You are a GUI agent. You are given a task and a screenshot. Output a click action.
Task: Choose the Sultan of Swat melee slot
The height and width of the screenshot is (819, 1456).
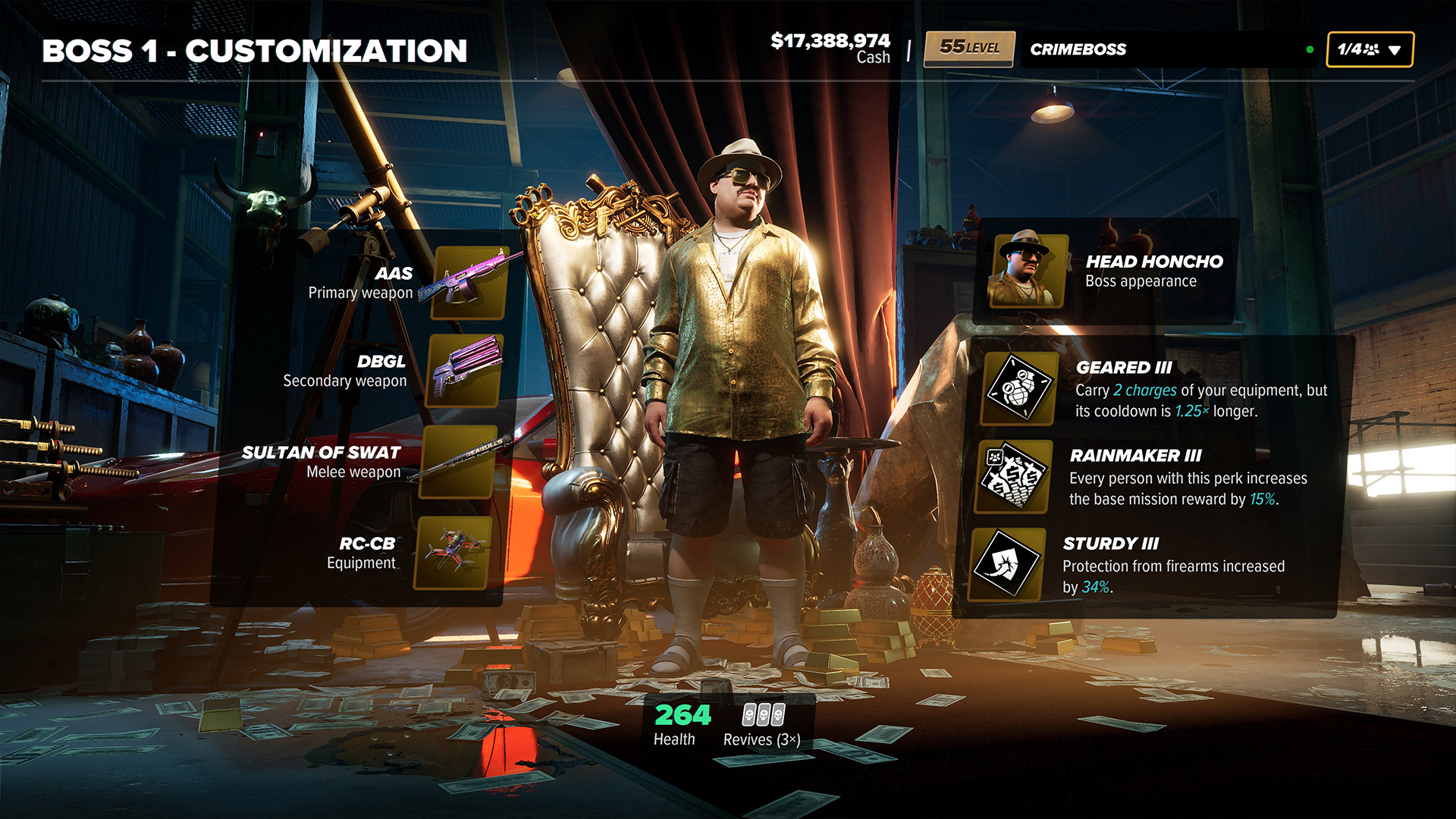click(459, 462)
